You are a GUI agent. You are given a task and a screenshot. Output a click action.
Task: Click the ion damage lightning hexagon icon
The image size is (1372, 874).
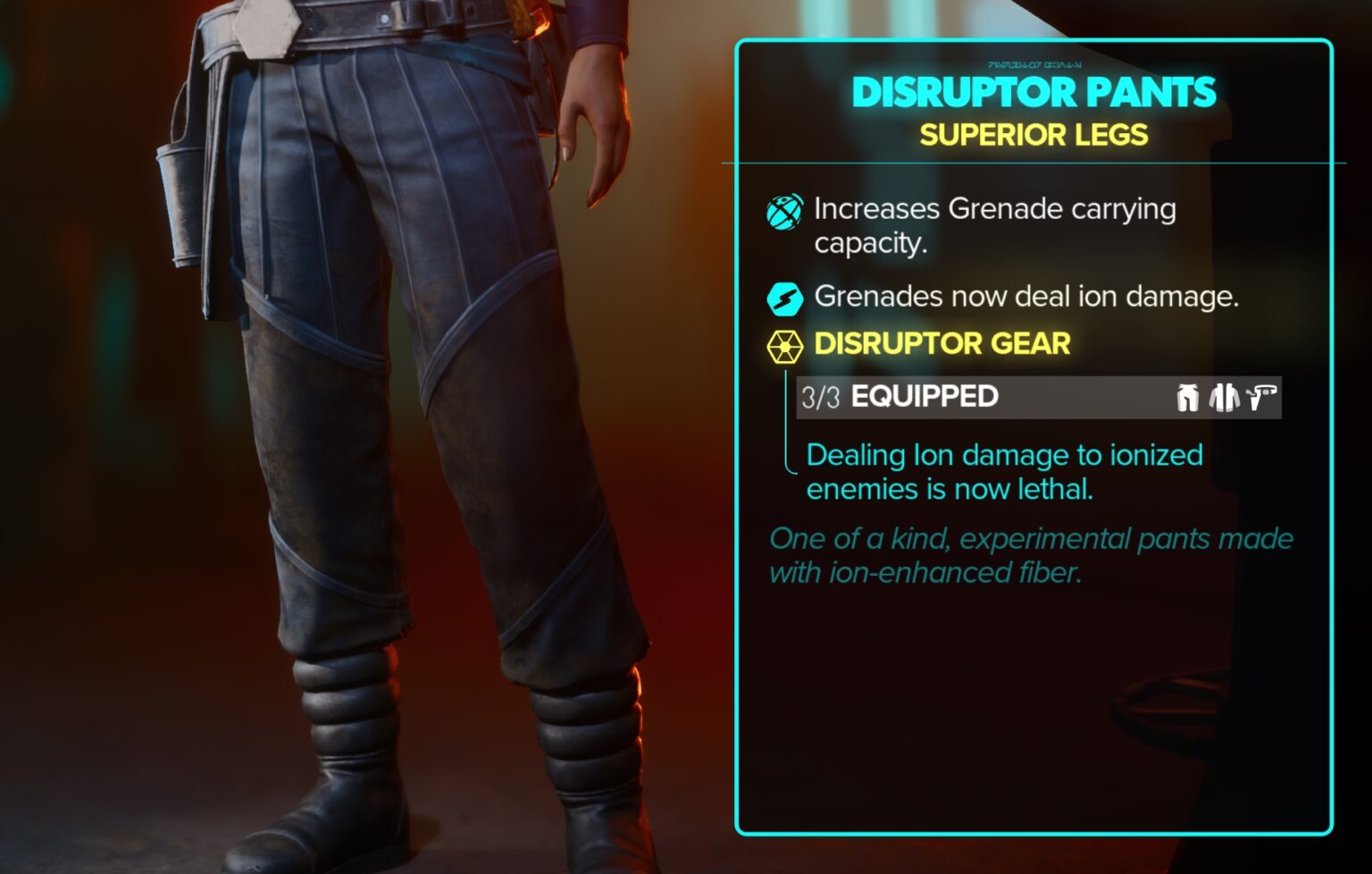point(783,296)
